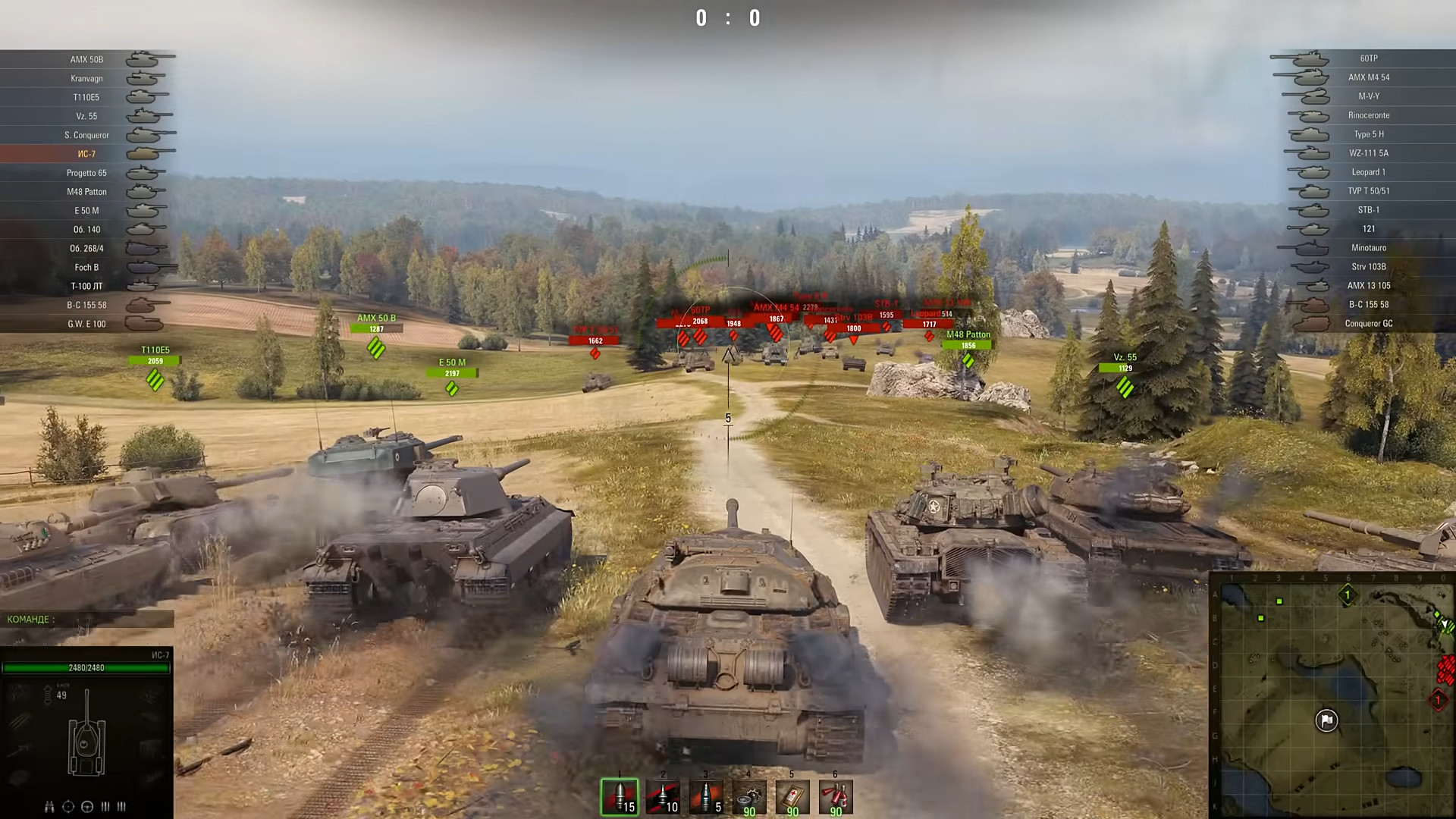
Task: Switch to the premium shell with 10 rounds
Action: pyautogui.click(x=663, y=797)
